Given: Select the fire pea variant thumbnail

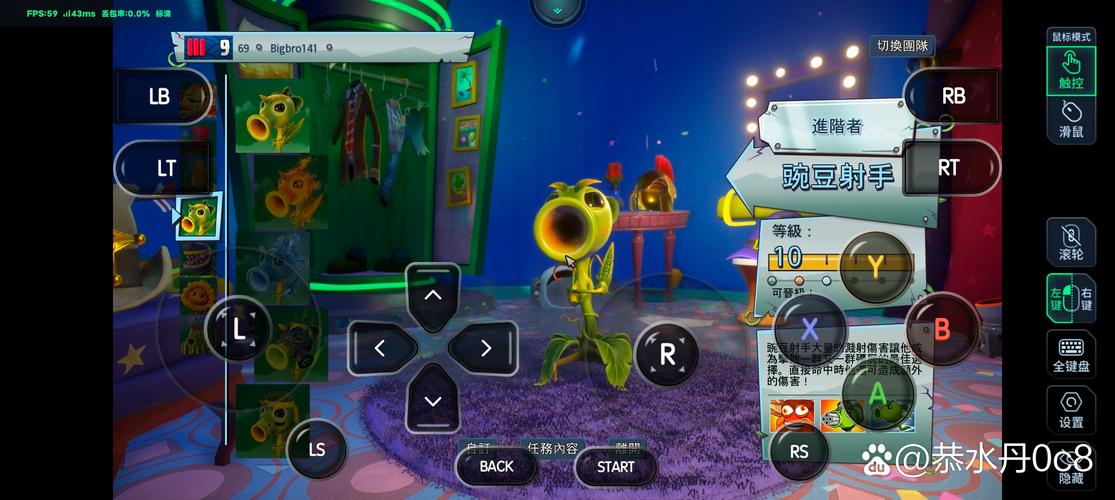Looking at the screenshot, I should pyautogui.click(x=289, y=191).
